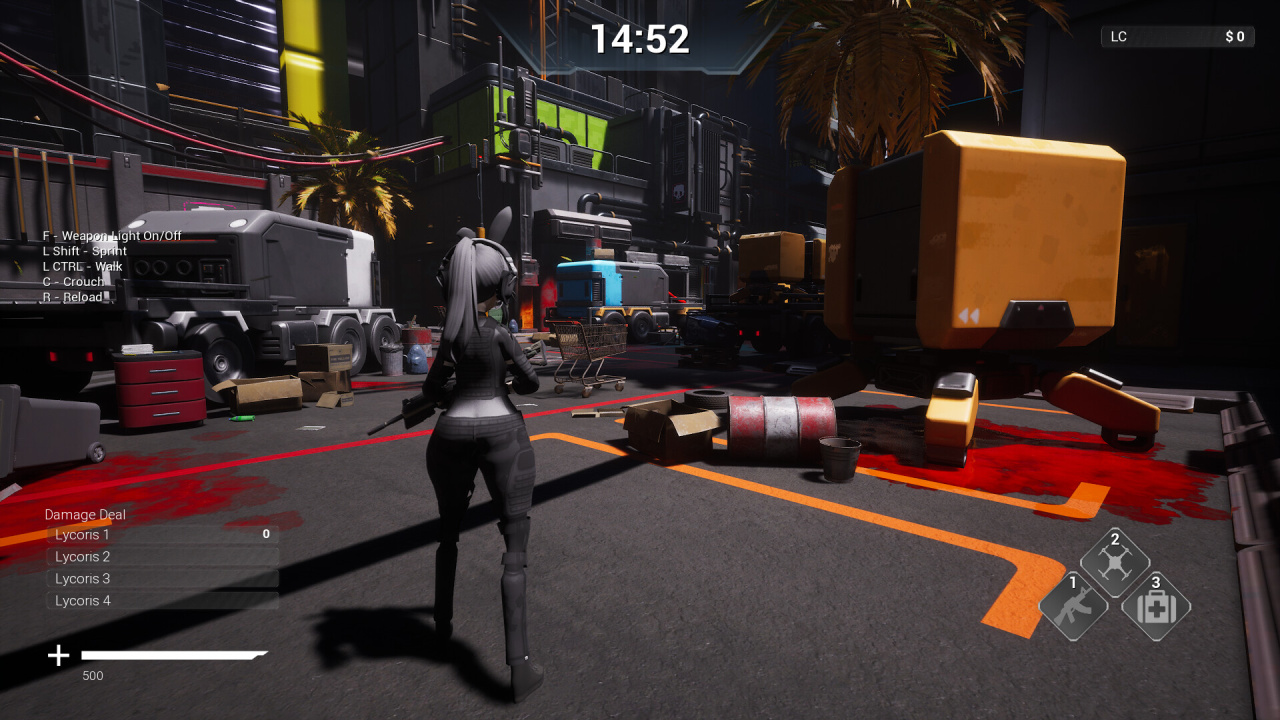Activate the drone item slot

click(1115, 563)
